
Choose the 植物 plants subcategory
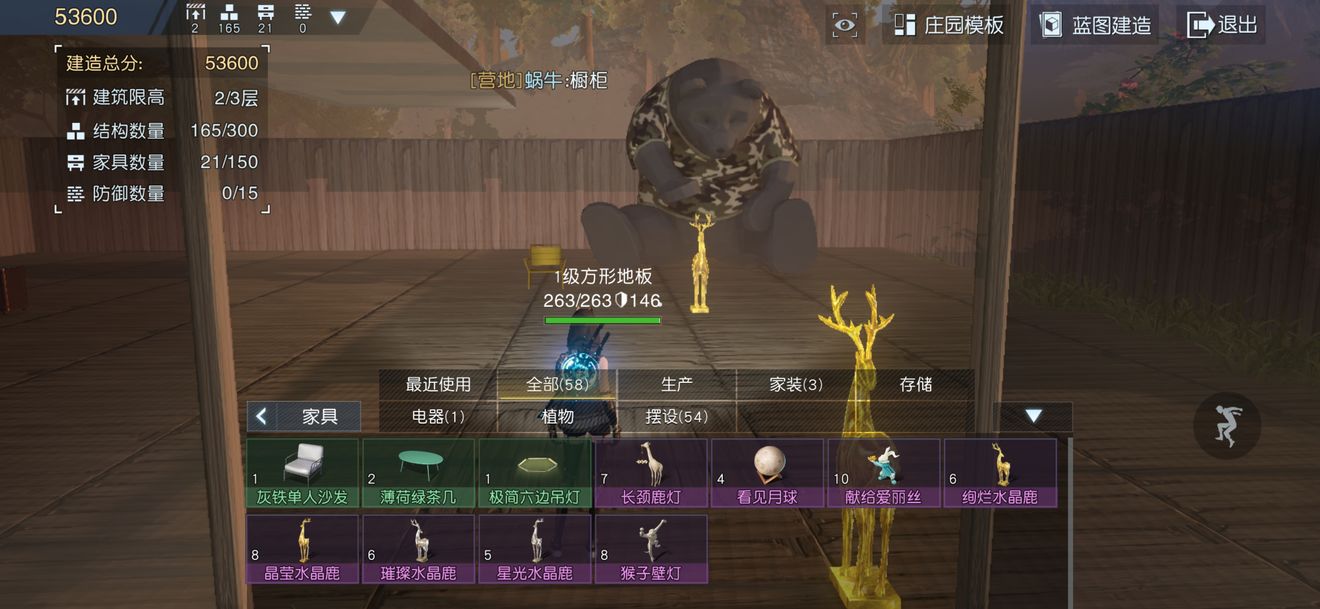click(558, 416)
